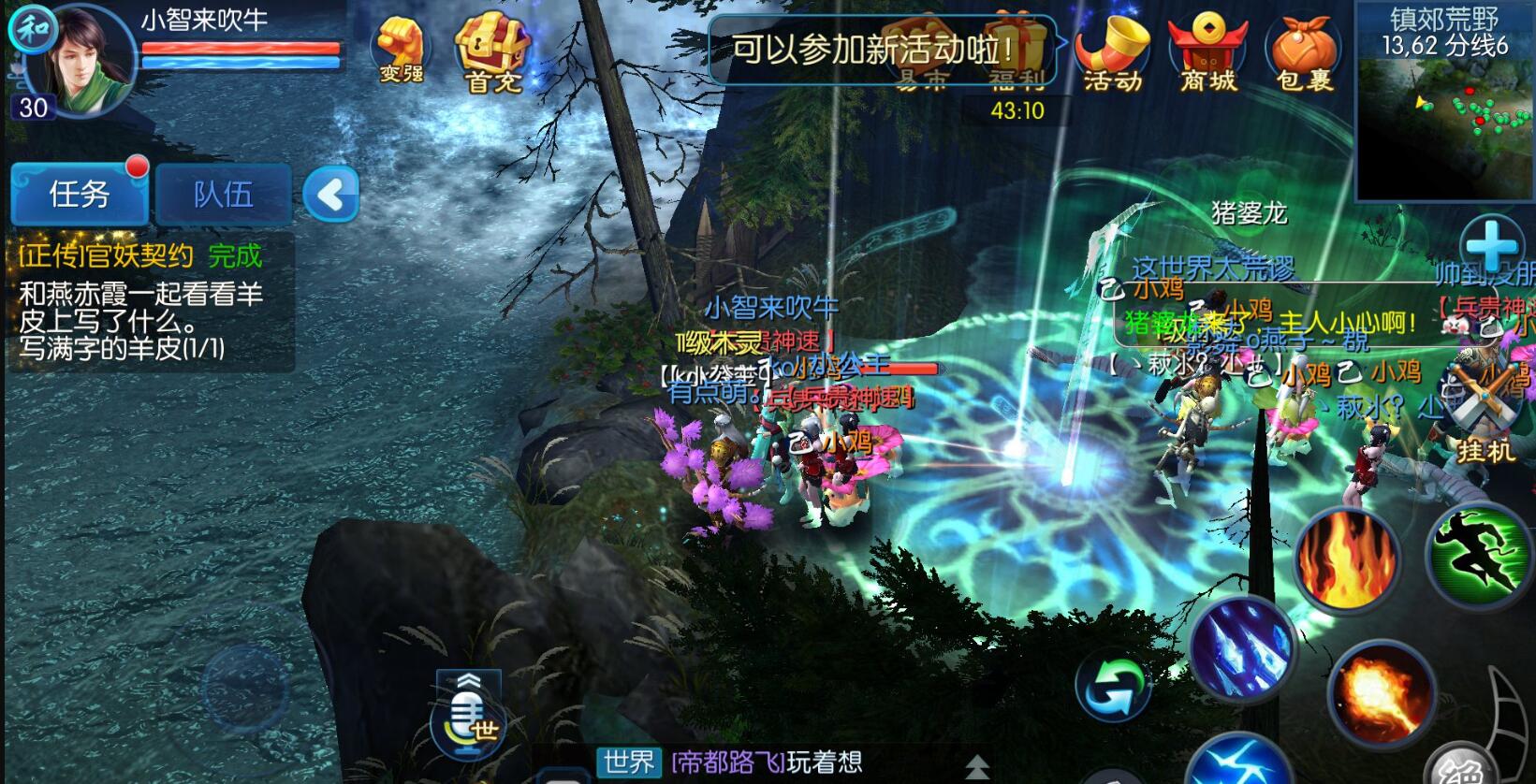Cast the fire skill at bottom right

click(1343, 561)
